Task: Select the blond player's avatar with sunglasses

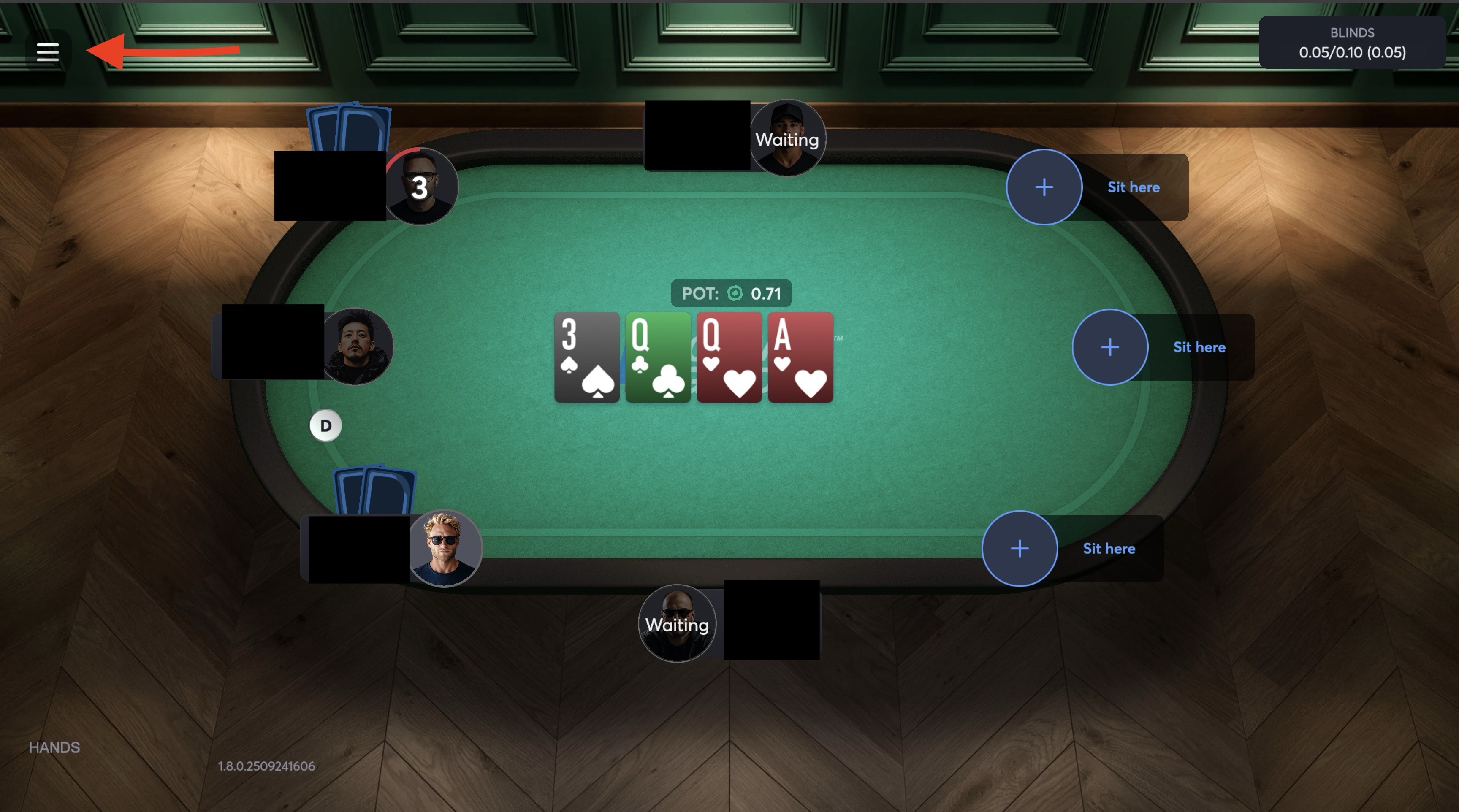Action: [x=445, y=548]
